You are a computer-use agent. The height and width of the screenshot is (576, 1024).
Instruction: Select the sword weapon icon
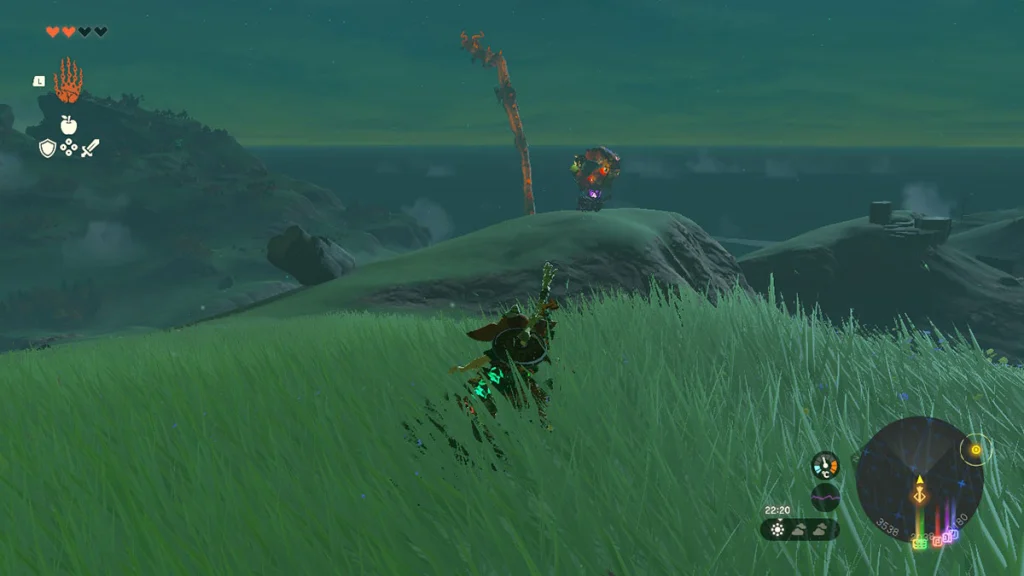(x=90, y=148)
